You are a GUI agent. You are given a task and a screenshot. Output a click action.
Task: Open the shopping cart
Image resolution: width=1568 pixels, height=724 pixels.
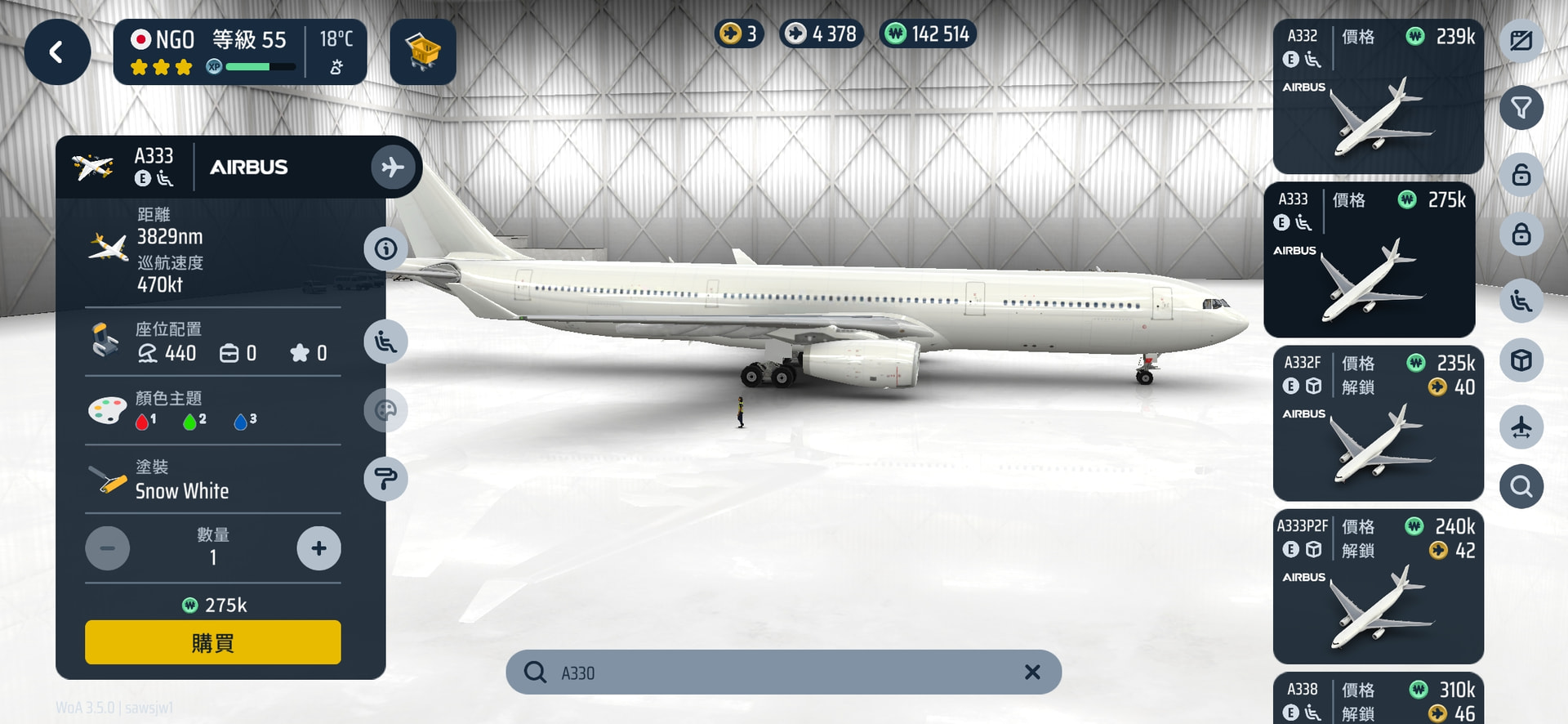422,53
